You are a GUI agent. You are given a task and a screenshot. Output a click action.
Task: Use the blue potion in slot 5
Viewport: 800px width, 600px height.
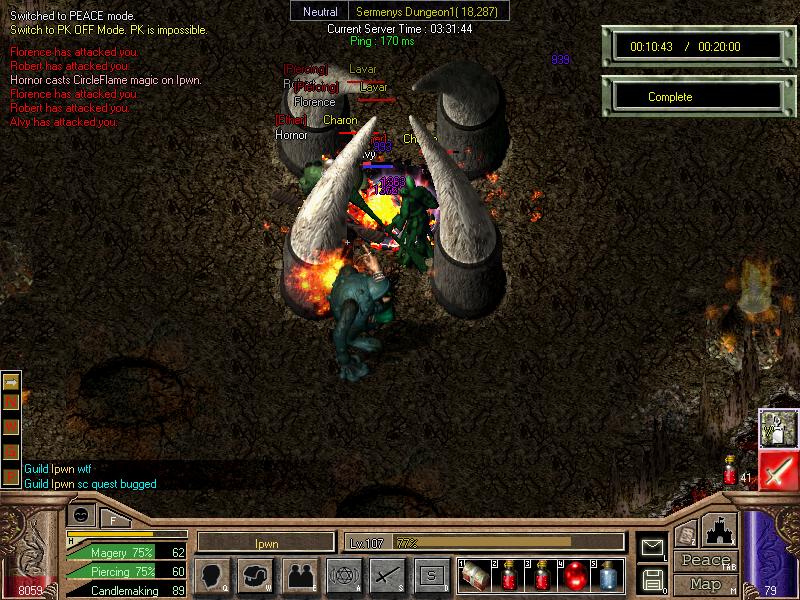coord(608,576)
